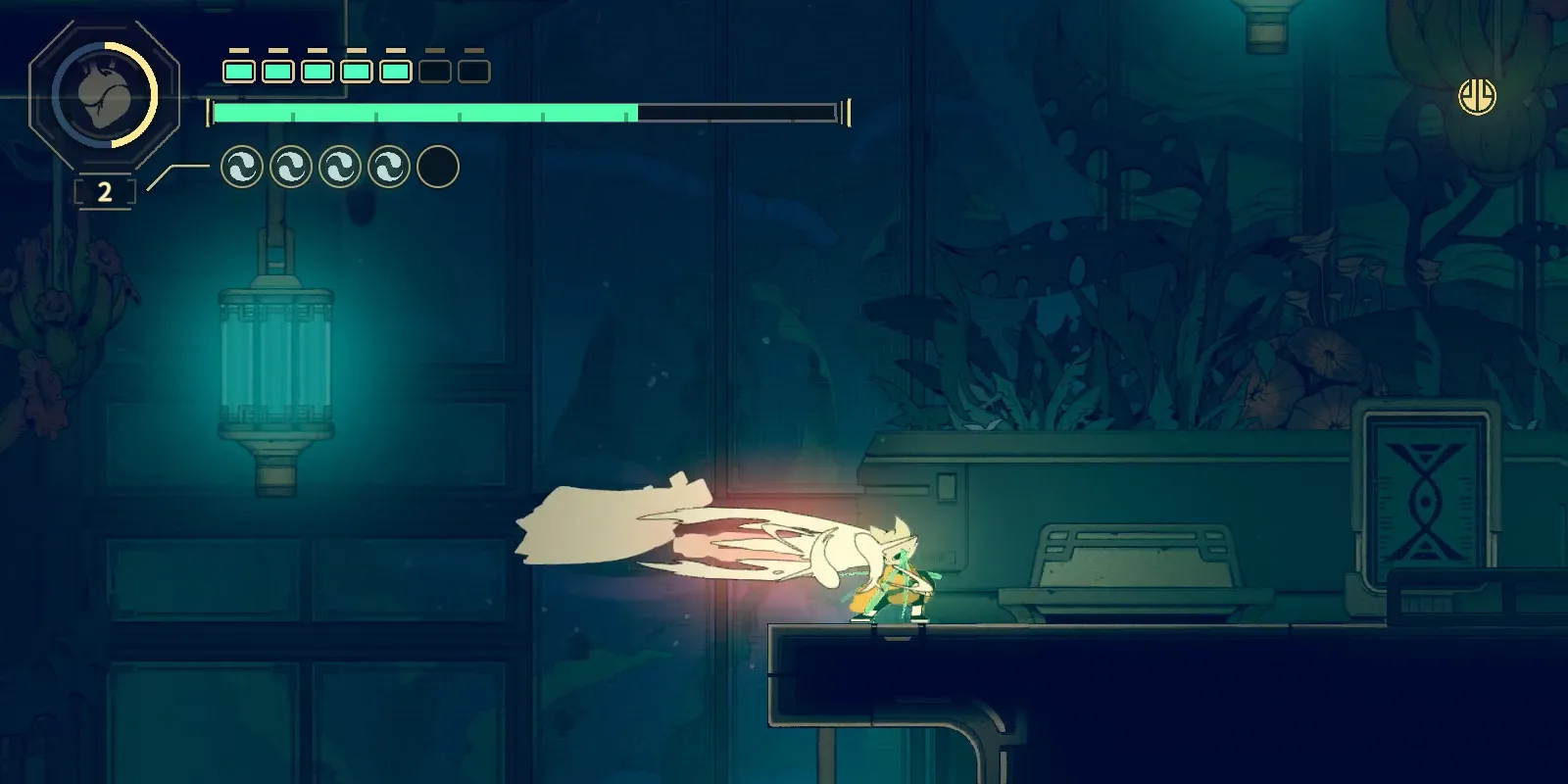Click the gold round emblem icon
The width and height of the screenshot is (1568, 784).
1477,96
